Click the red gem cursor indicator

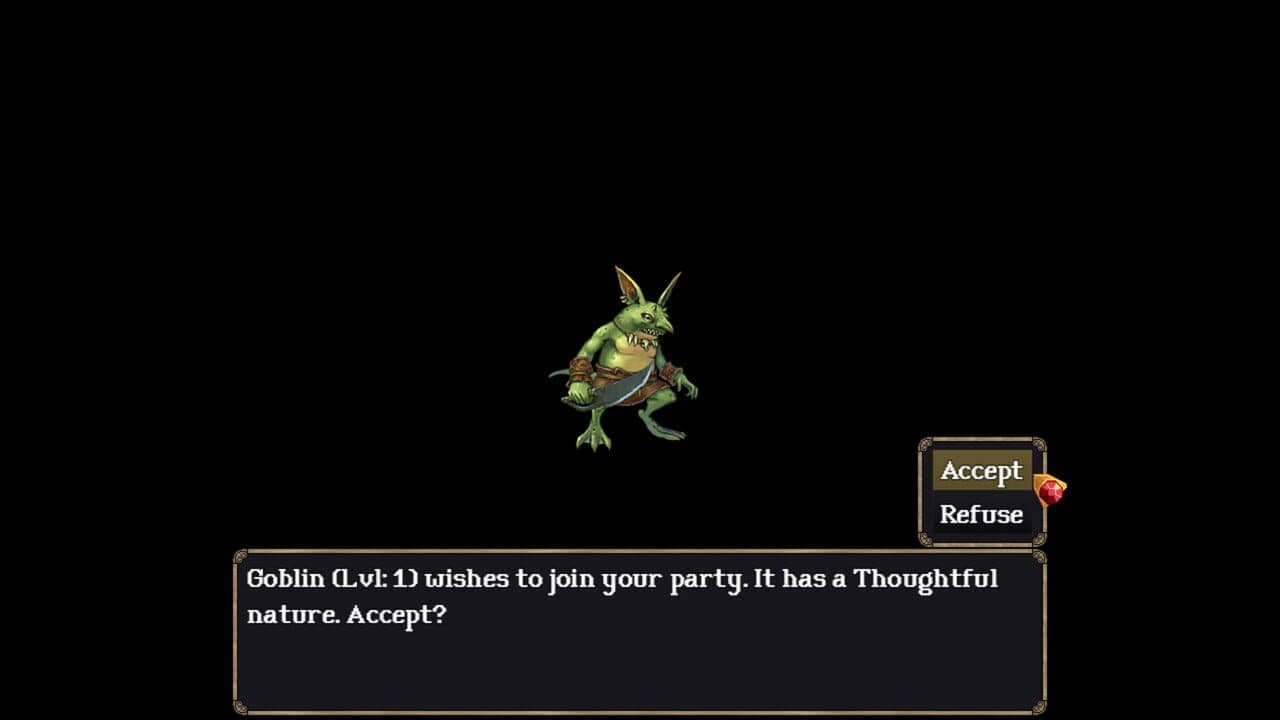coord(1052,492)
